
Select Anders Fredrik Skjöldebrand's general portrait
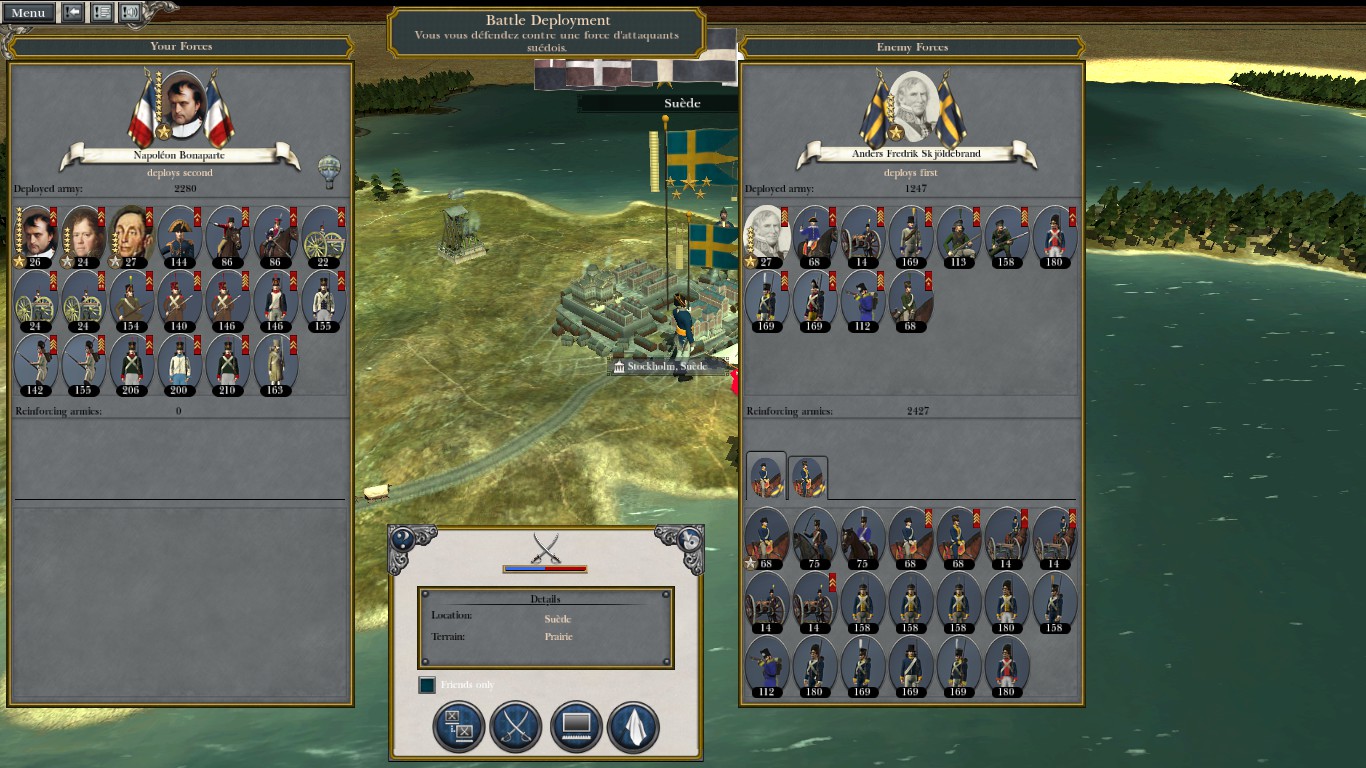914,106
